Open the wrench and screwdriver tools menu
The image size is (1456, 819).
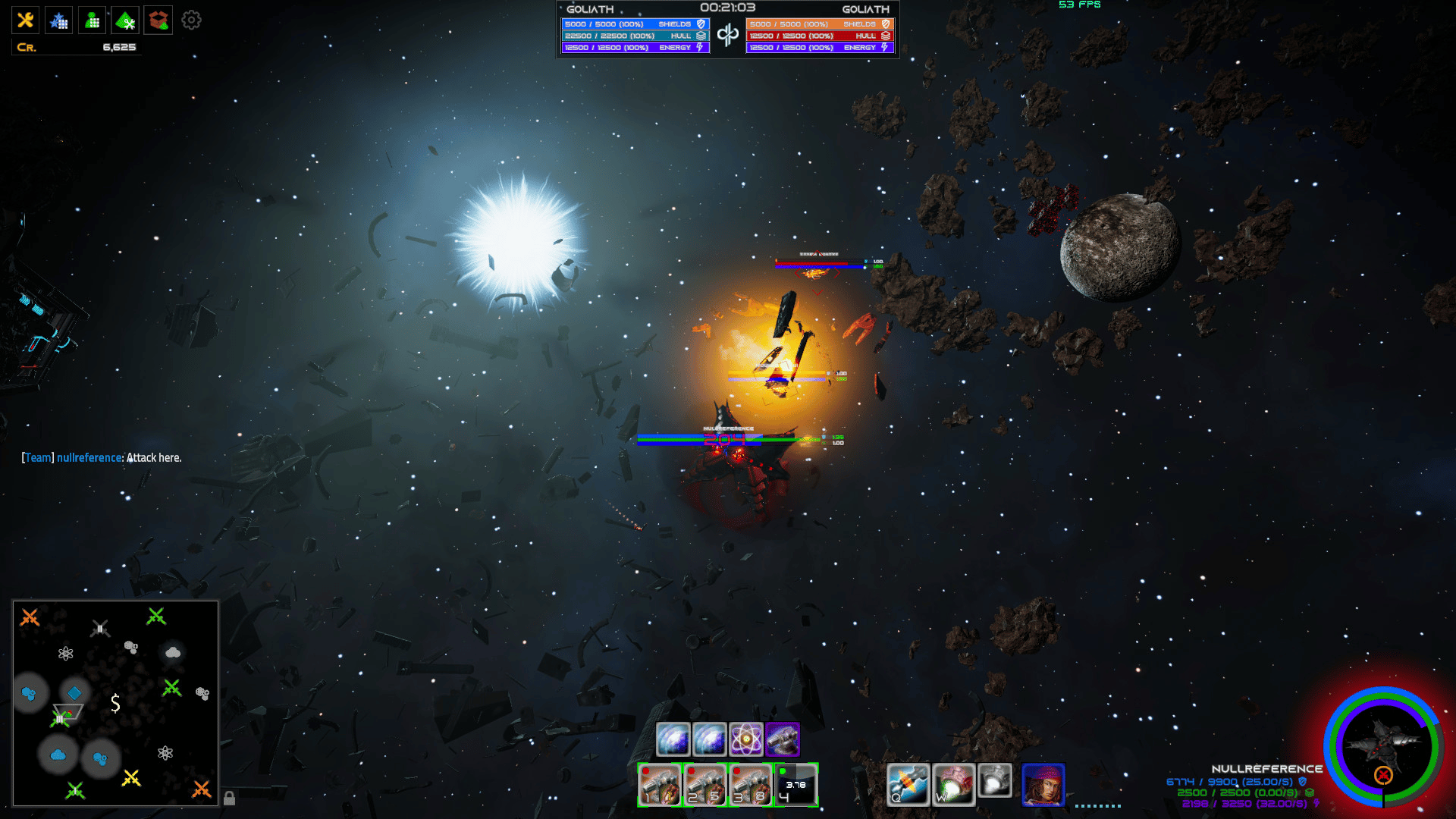[x=26, y=20]
